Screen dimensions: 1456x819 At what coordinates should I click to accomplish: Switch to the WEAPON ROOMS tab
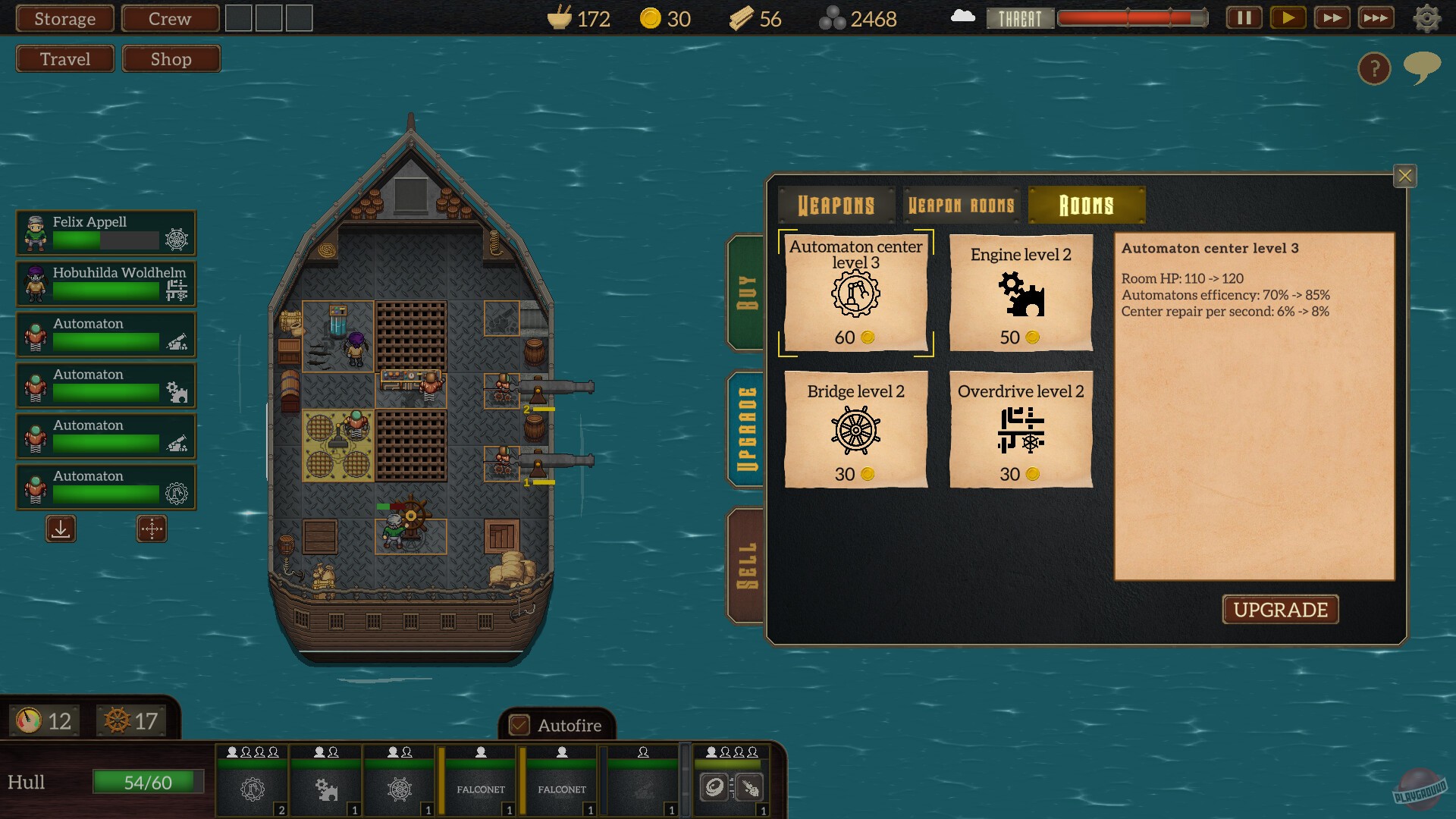click(960, 205)
